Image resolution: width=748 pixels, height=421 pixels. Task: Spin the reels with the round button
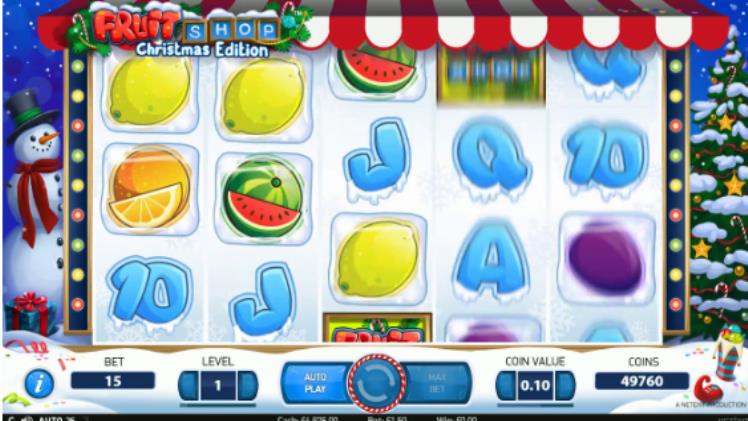click(375, 384)
